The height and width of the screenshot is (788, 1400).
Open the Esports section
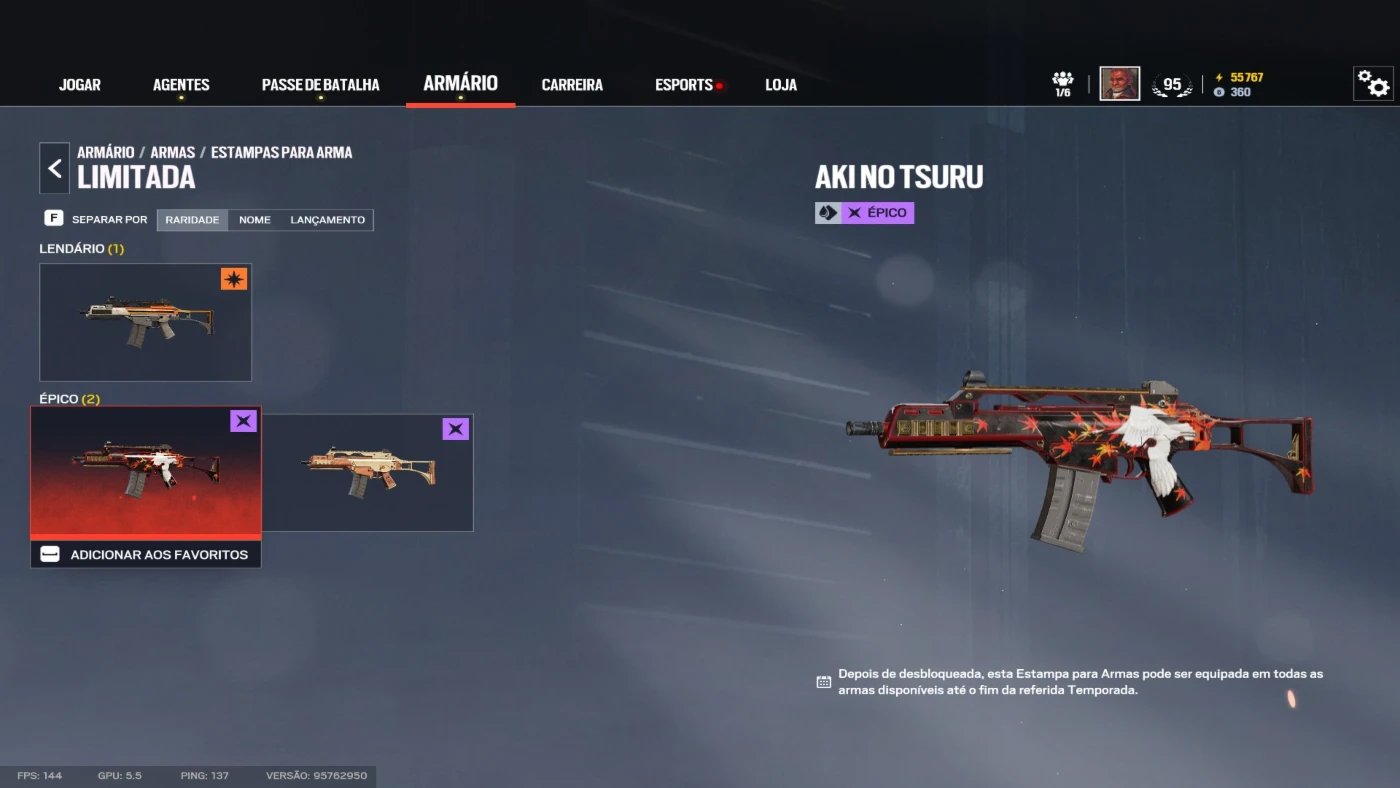(685, 85)
